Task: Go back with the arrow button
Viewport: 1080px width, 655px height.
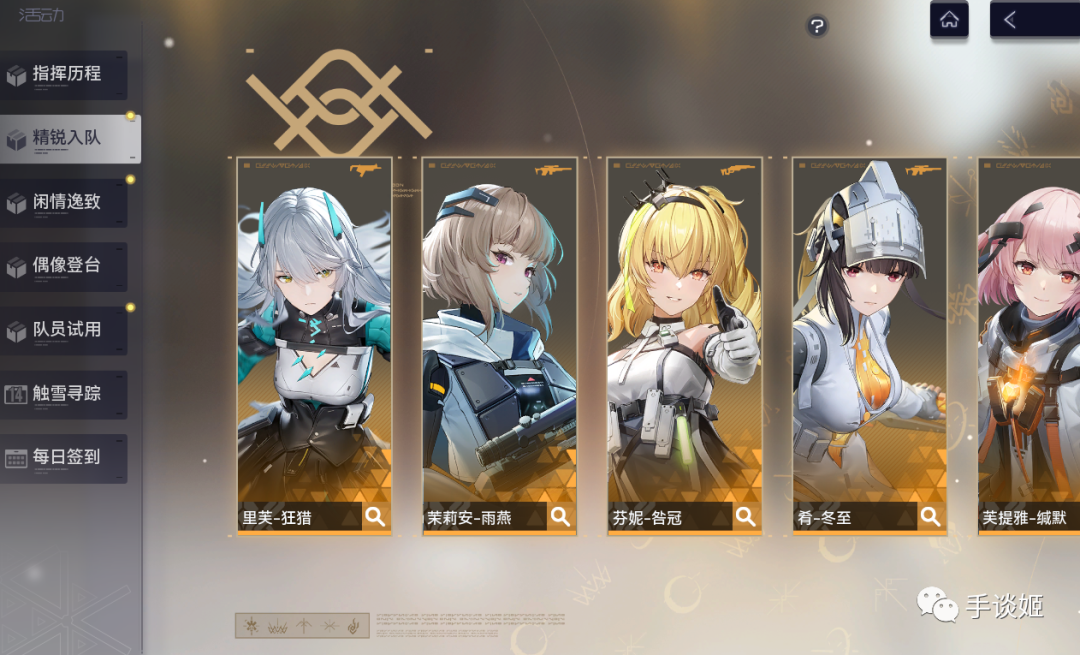Action: (x=1011, y=20)
